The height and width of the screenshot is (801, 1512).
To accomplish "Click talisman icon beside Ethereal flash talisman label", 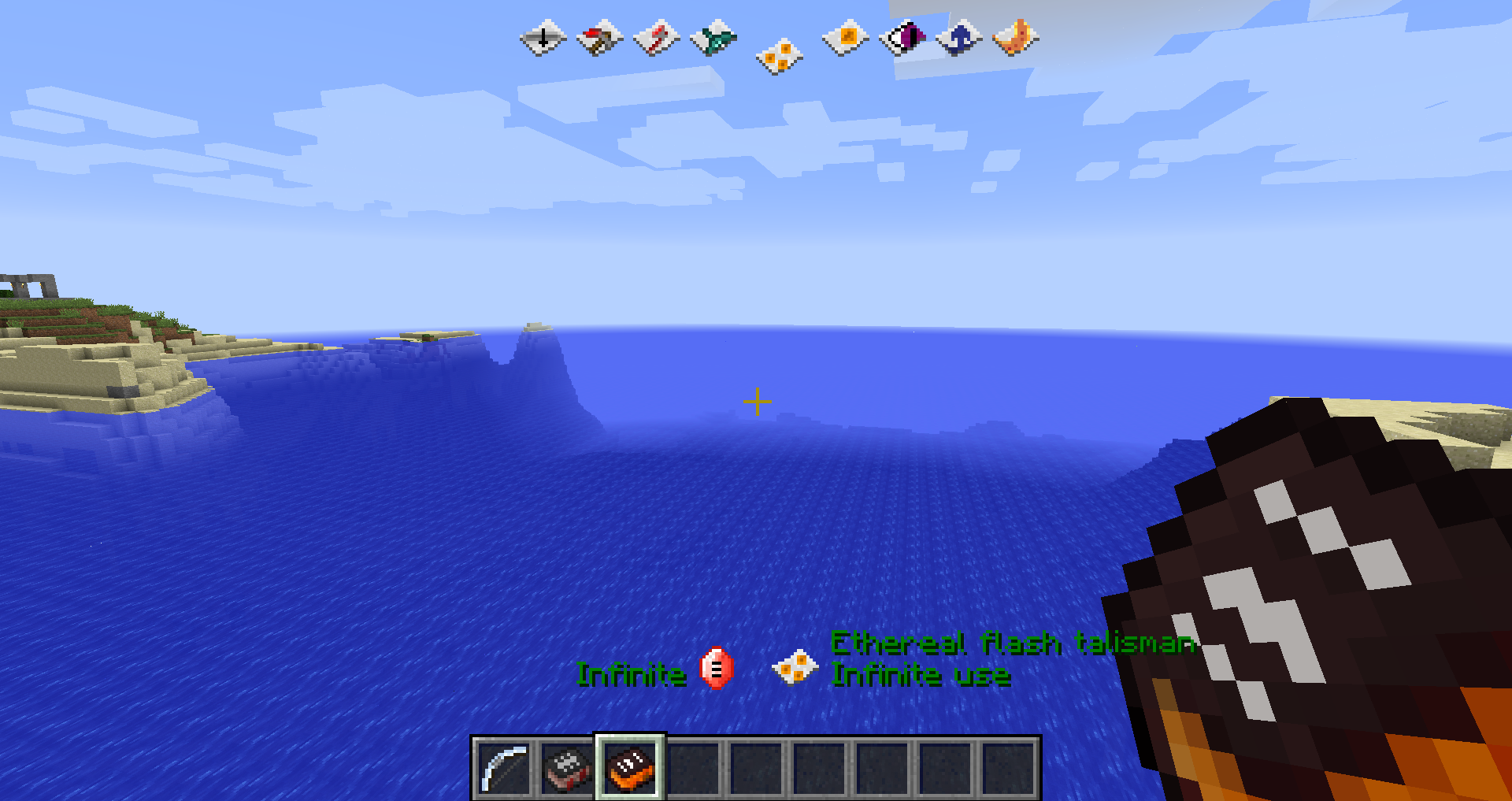I will click(795, 668).
